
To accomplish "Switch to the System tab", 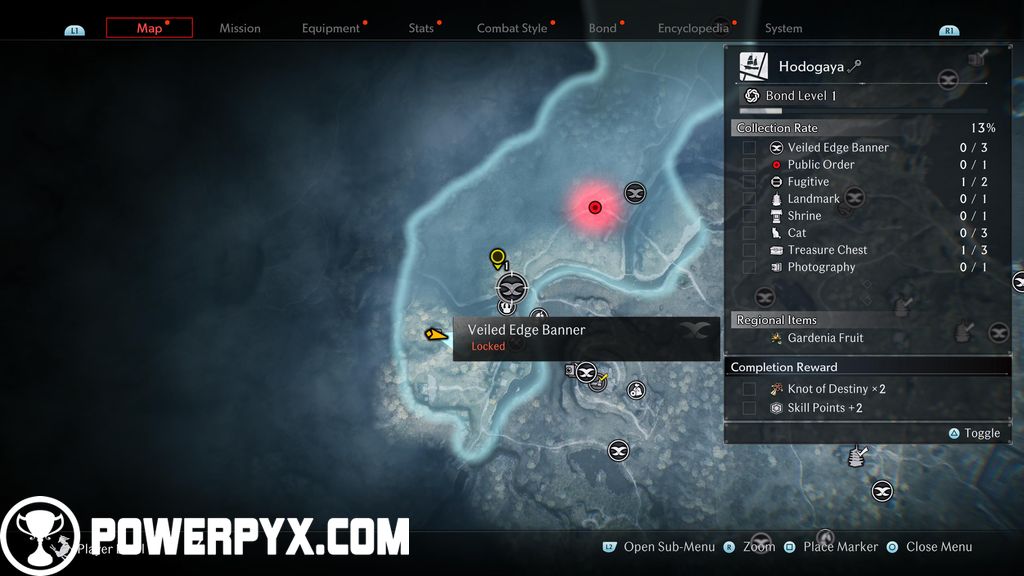I will (783, 28).
